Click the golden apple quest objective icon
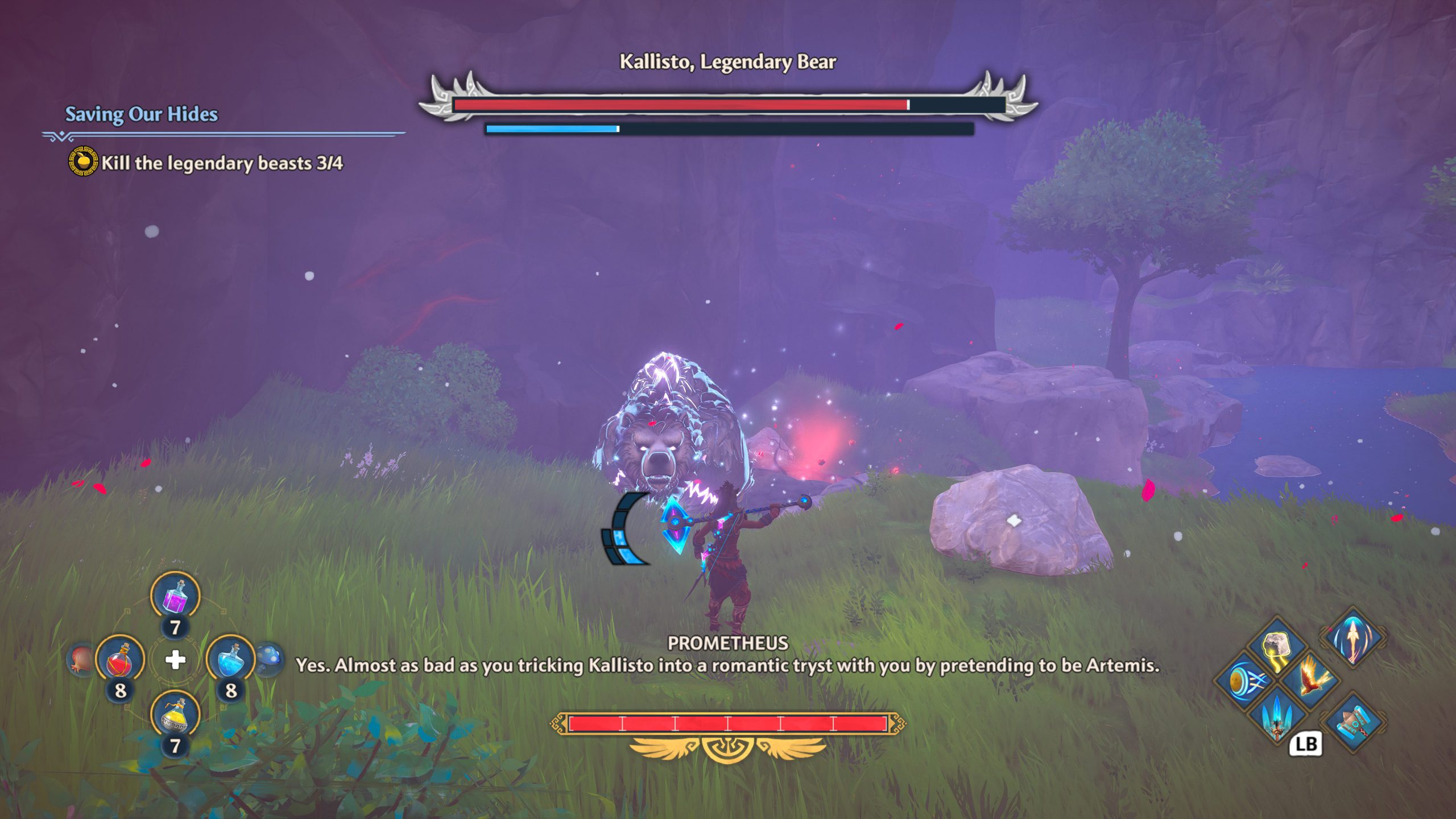 coord(83,162)
